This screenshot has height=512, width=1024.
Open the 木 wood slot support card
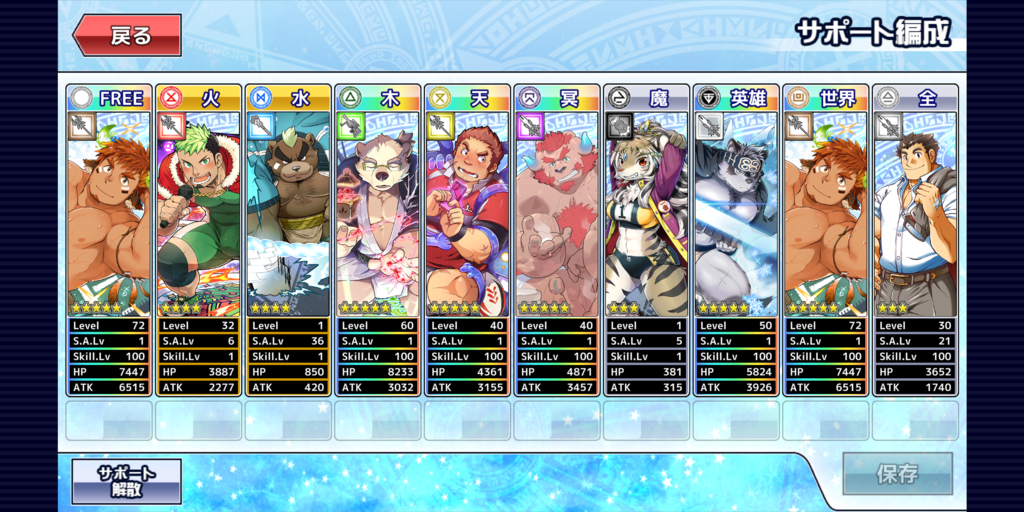click(378, 215)
